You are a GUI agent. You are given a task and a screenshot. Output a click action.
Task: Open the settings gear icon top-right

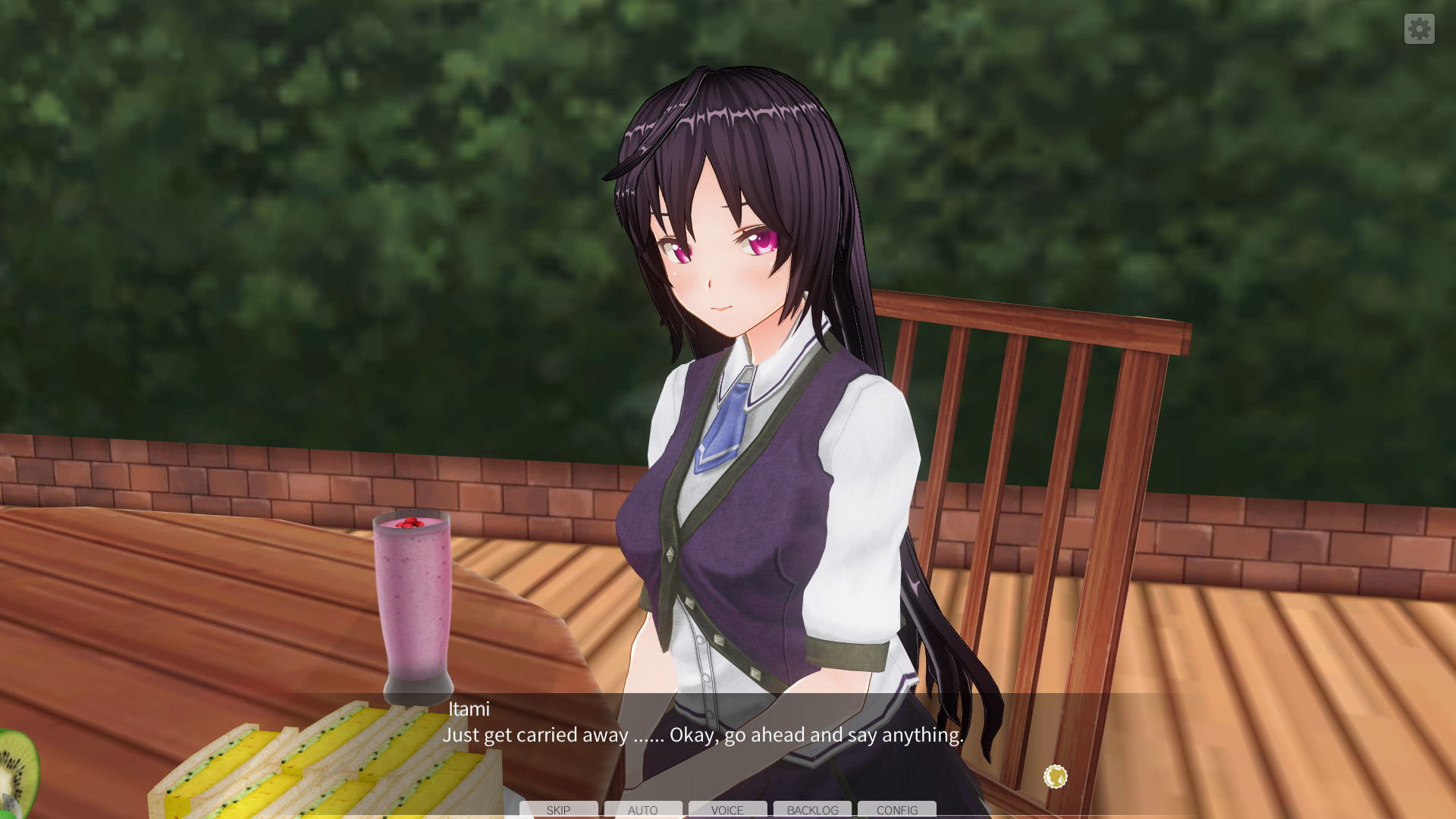tap(1420, 29)
